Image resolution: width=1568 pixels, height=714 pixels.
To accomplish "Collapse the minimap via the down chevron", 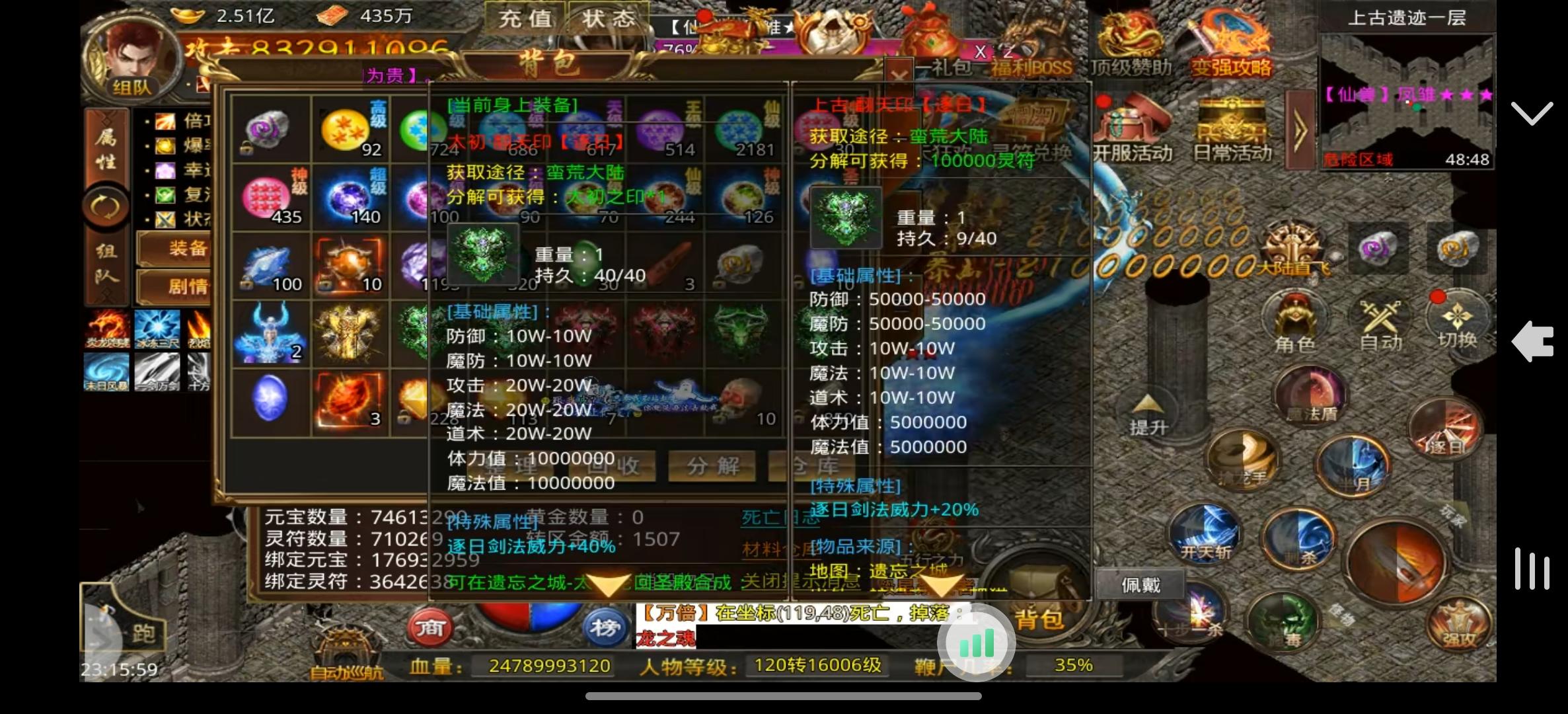I will [1532, 114].
